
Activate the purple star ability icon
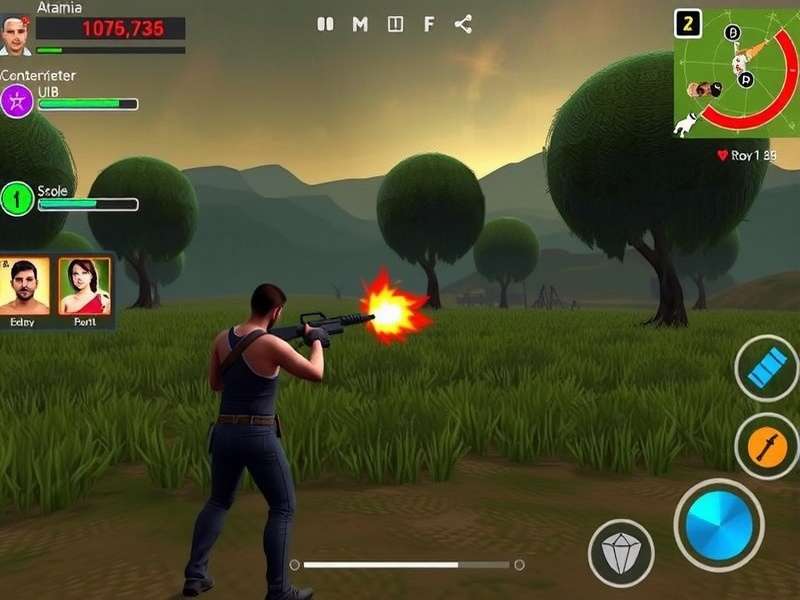pyautogui.click(x=17, y=101)
